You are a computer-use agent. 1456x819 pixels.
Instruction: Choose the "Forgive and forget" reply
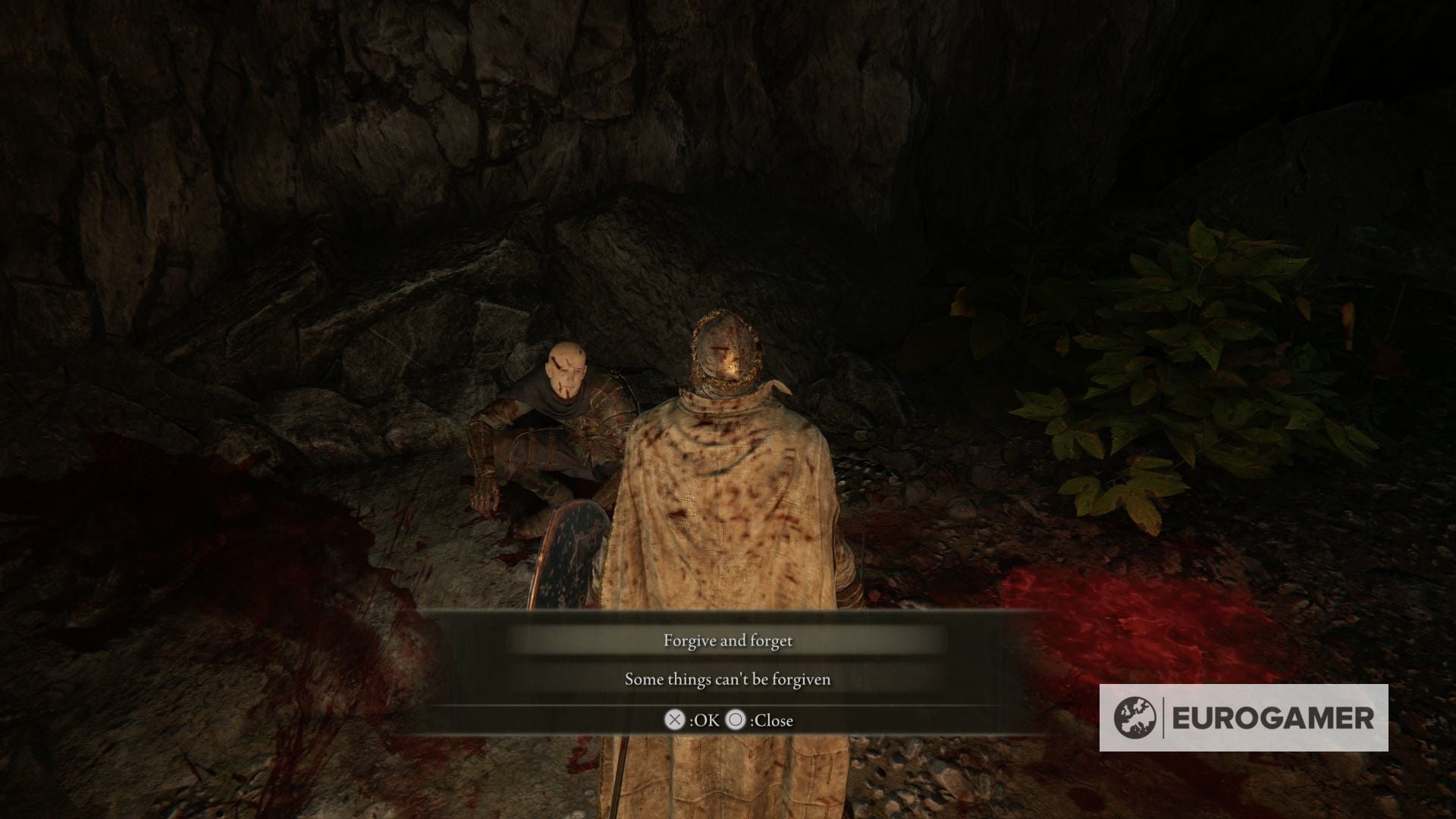coord(727,641)
